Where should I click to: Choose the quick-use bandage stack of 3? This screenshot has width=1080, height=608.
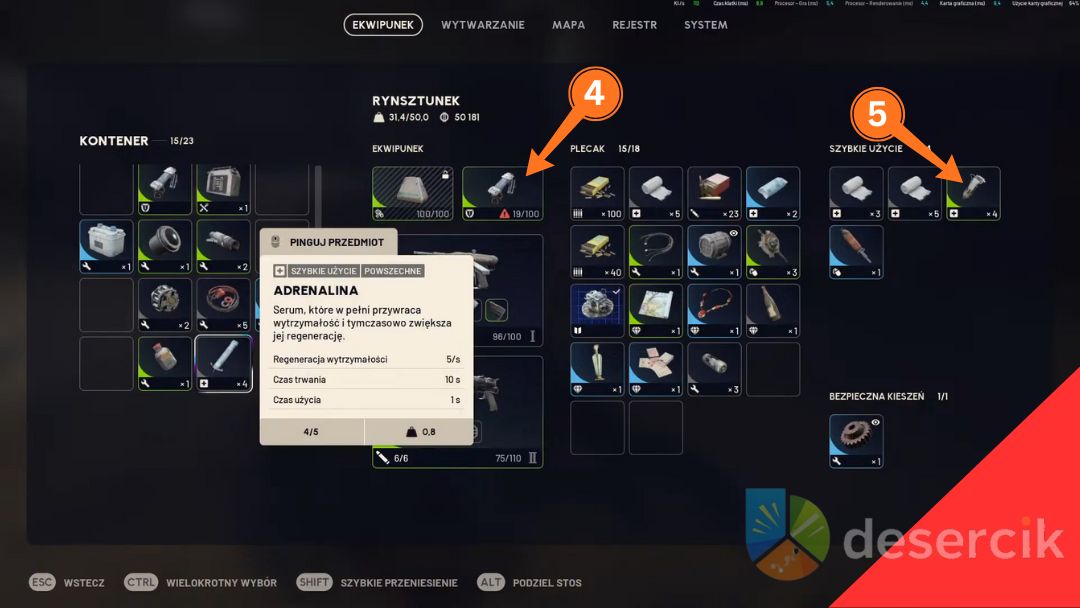tap(856, 194)
